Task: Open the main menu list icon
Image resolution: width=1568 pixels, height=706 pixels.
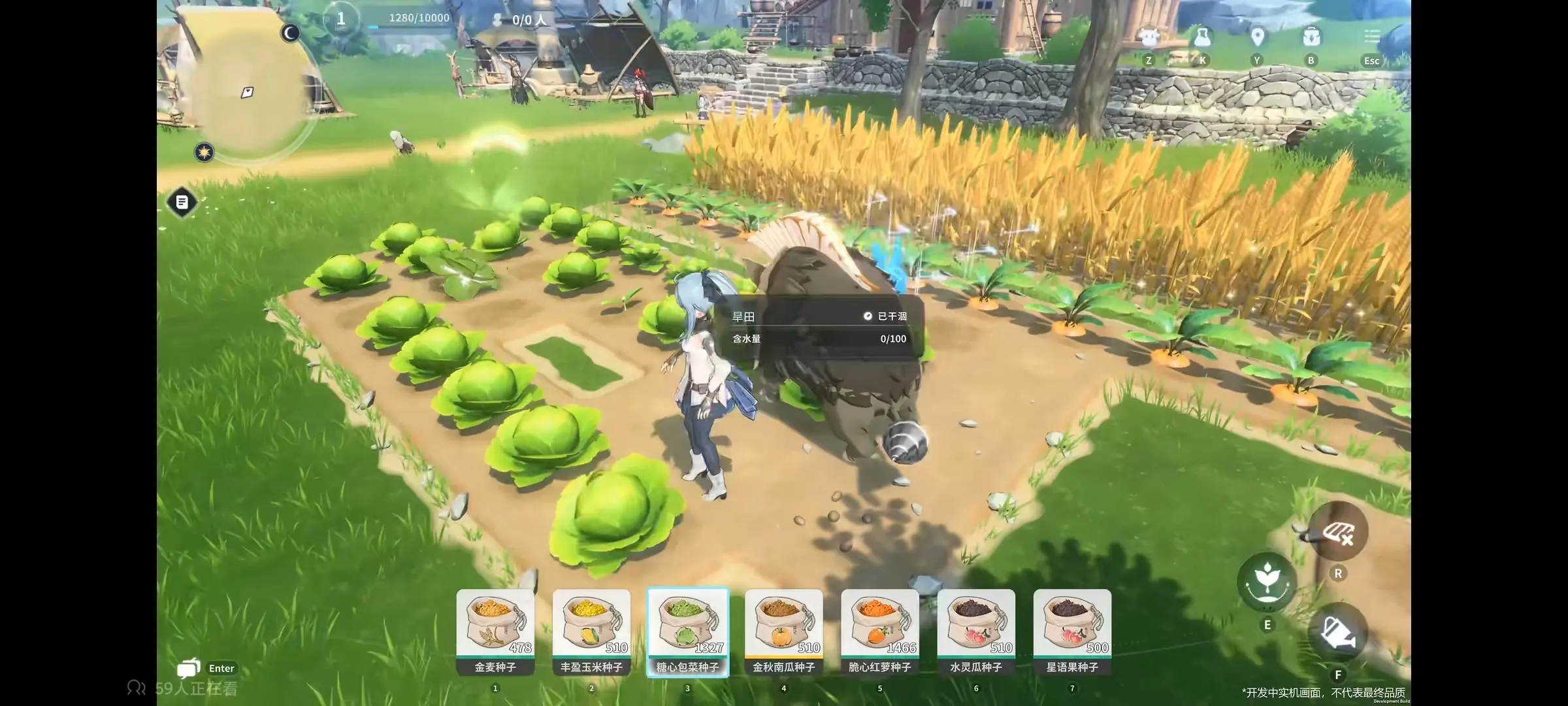Action: click(1371, 38)
